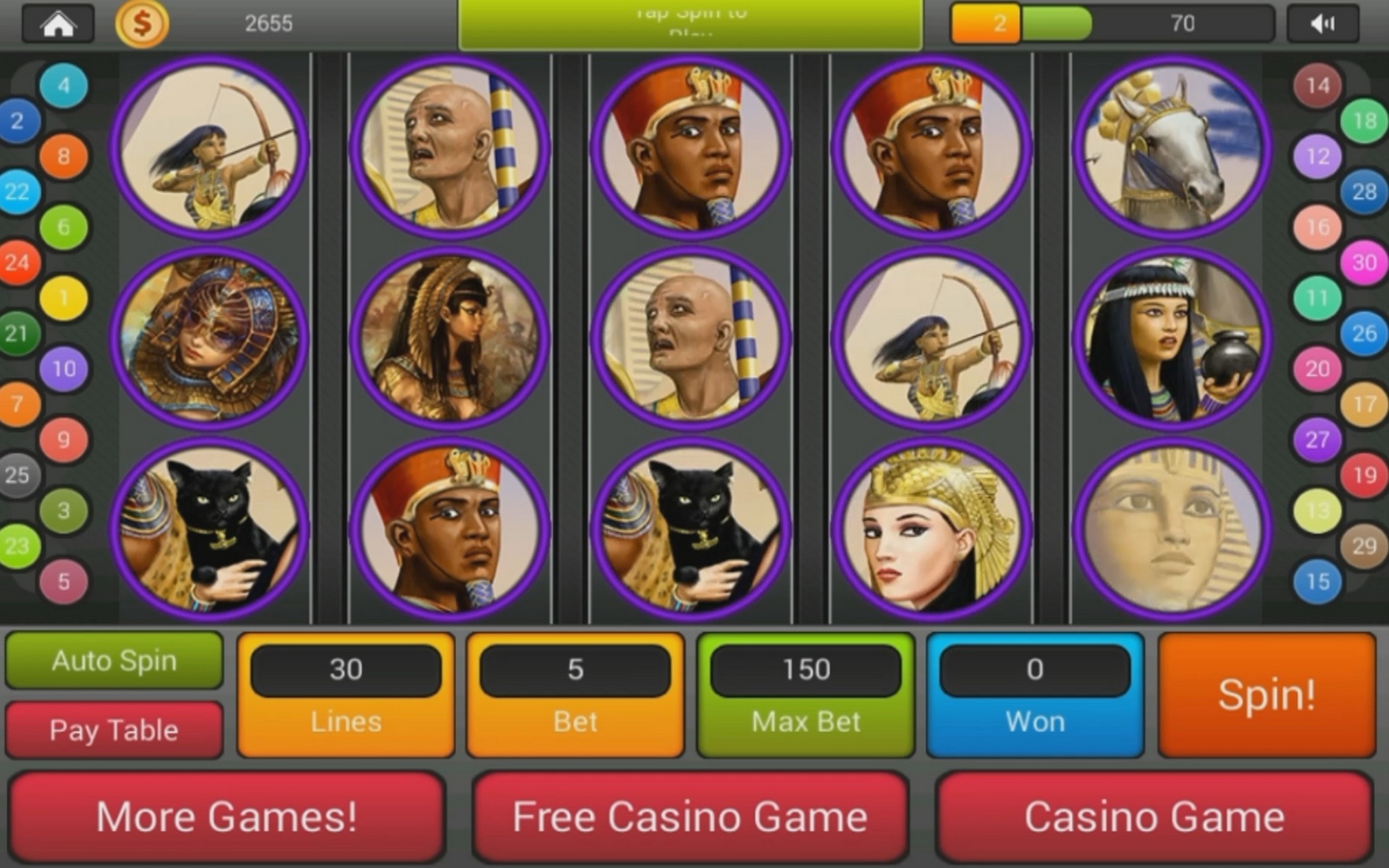
Task: Choose payline number 22 bubble
Action: (x=17, y=192)
